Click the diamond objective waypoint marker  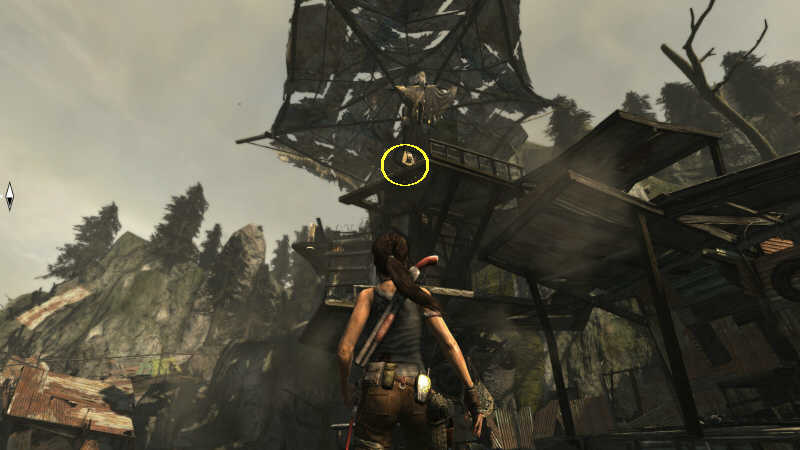[x=10, y=196]
